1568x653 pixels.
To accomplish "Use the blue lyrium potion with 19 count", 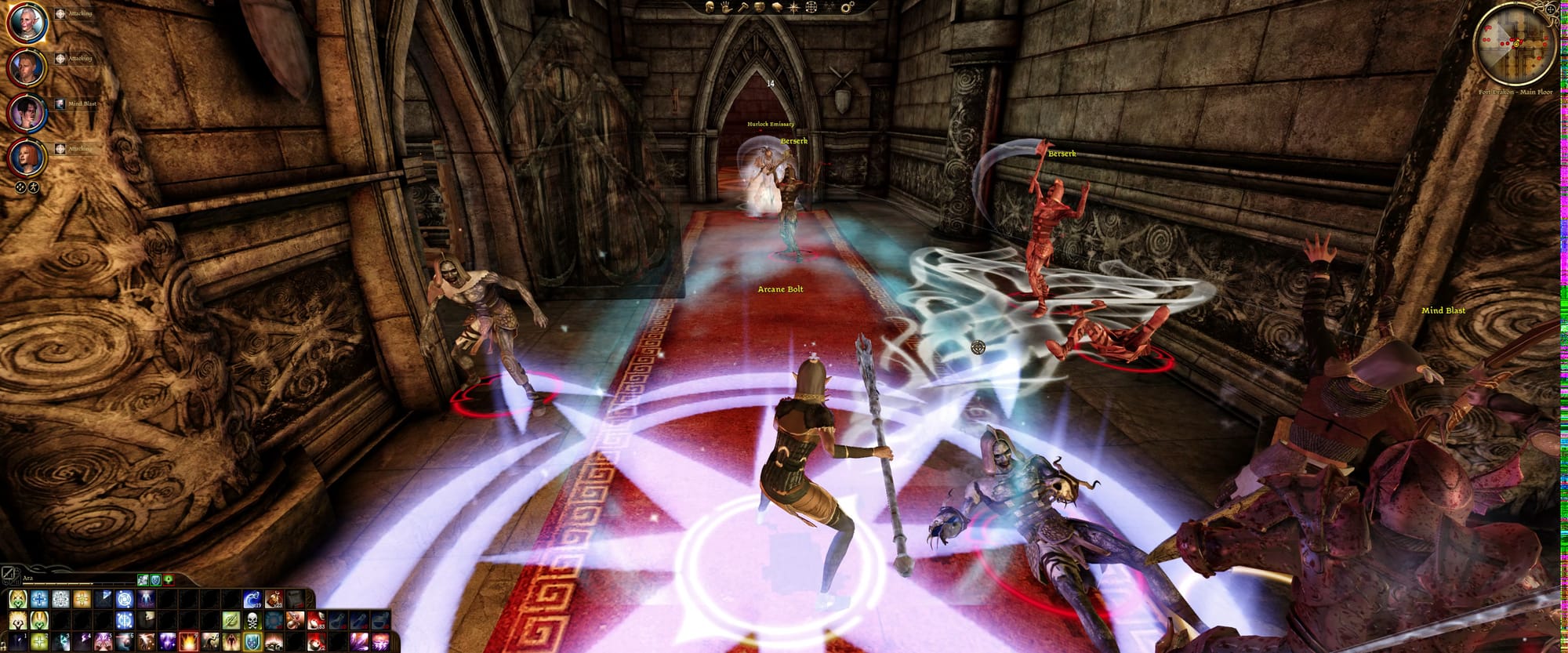I will pyautogui.click(x=252, y=600).
